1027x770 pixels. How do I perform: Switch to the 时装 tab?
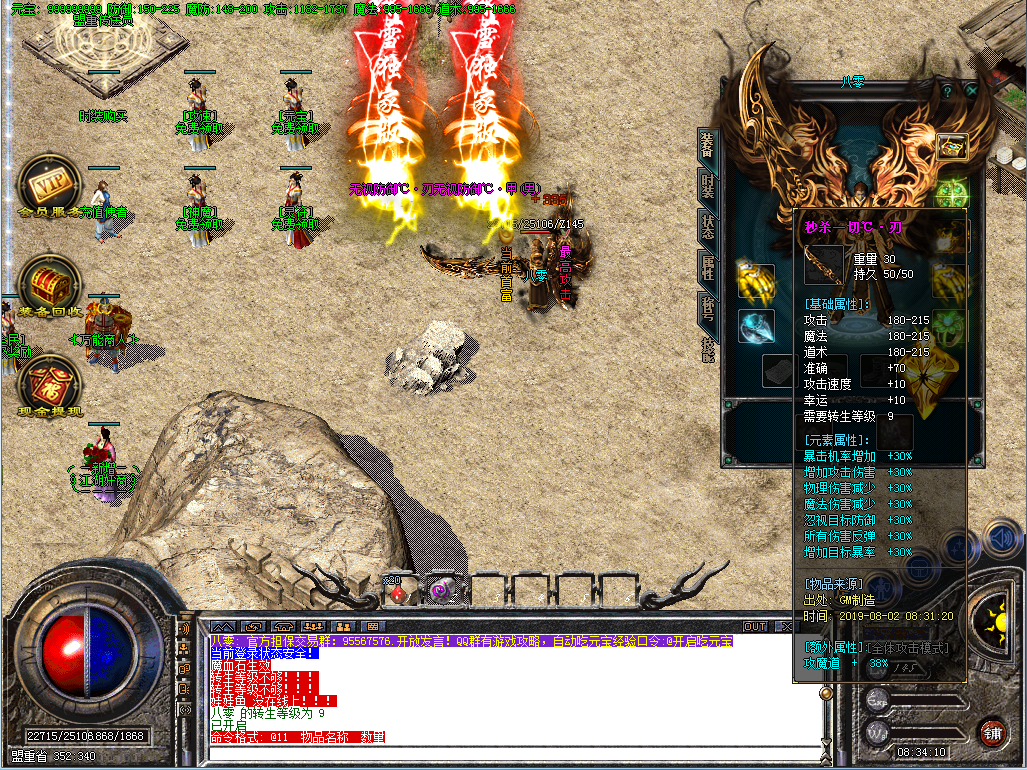pyautogui.click(x=707, y=186)
